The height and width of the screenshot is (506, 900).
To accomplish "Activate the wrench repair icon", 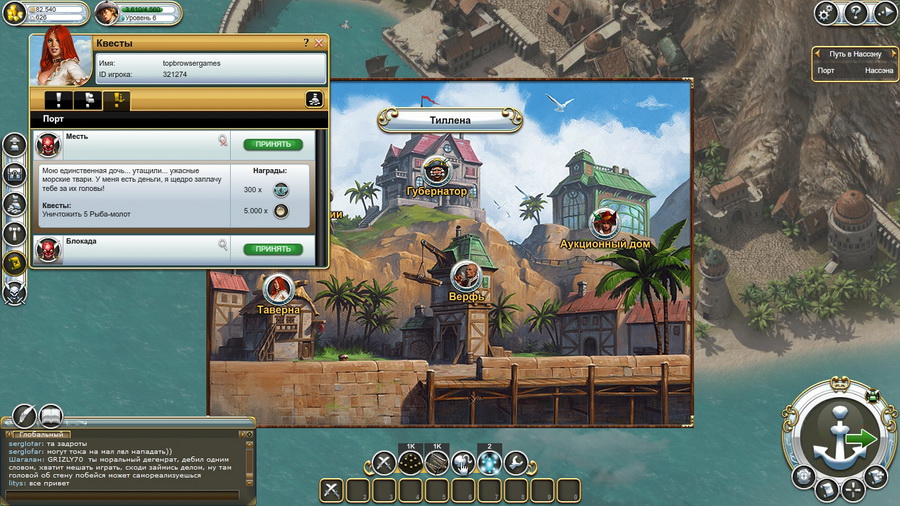I will 515,462.
